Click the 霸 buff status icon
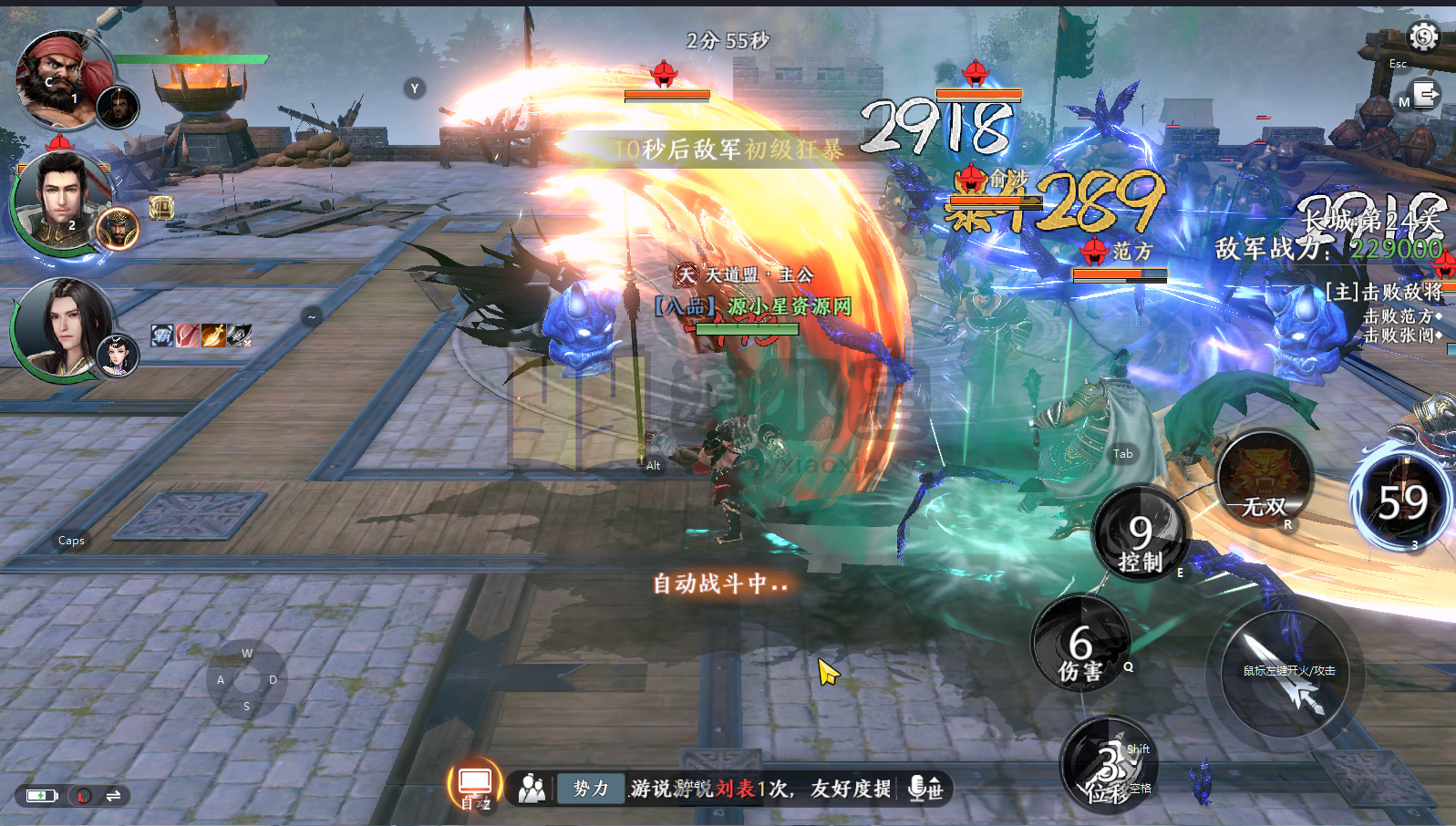The height and width of the screenshot is (826, 1456). (x=162, y=336)
